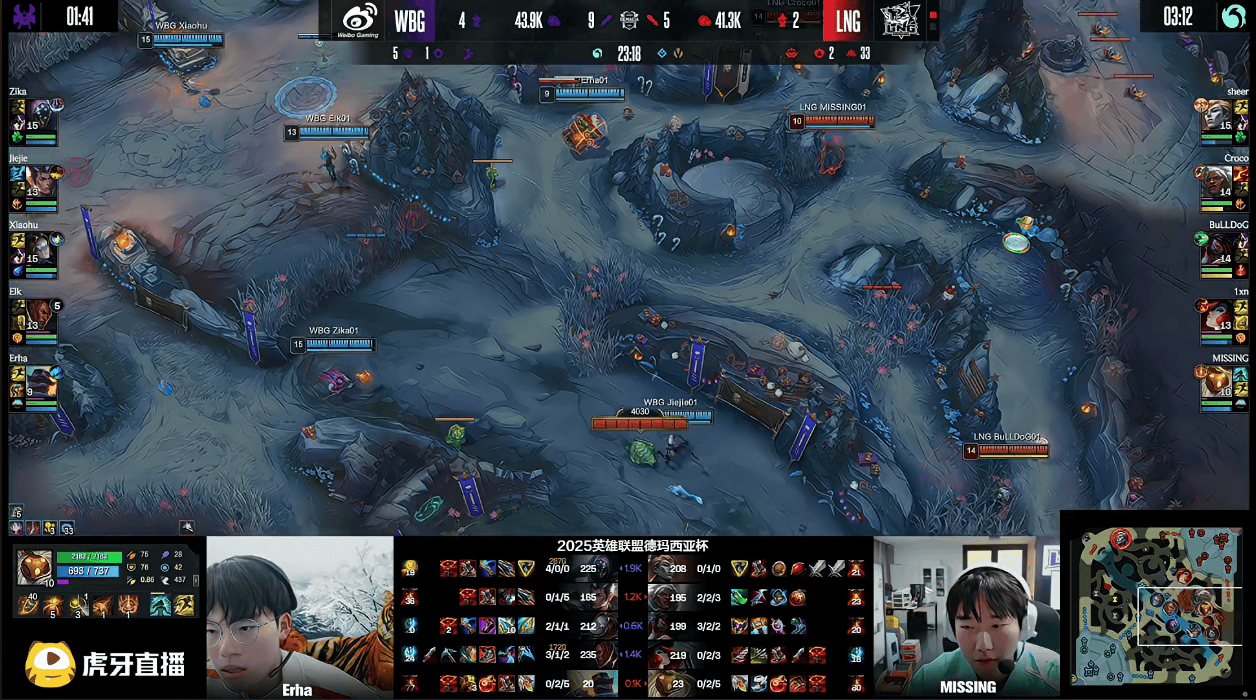
Task: Click the top scoreboard row's yellow triangle item
Action: 526,568
